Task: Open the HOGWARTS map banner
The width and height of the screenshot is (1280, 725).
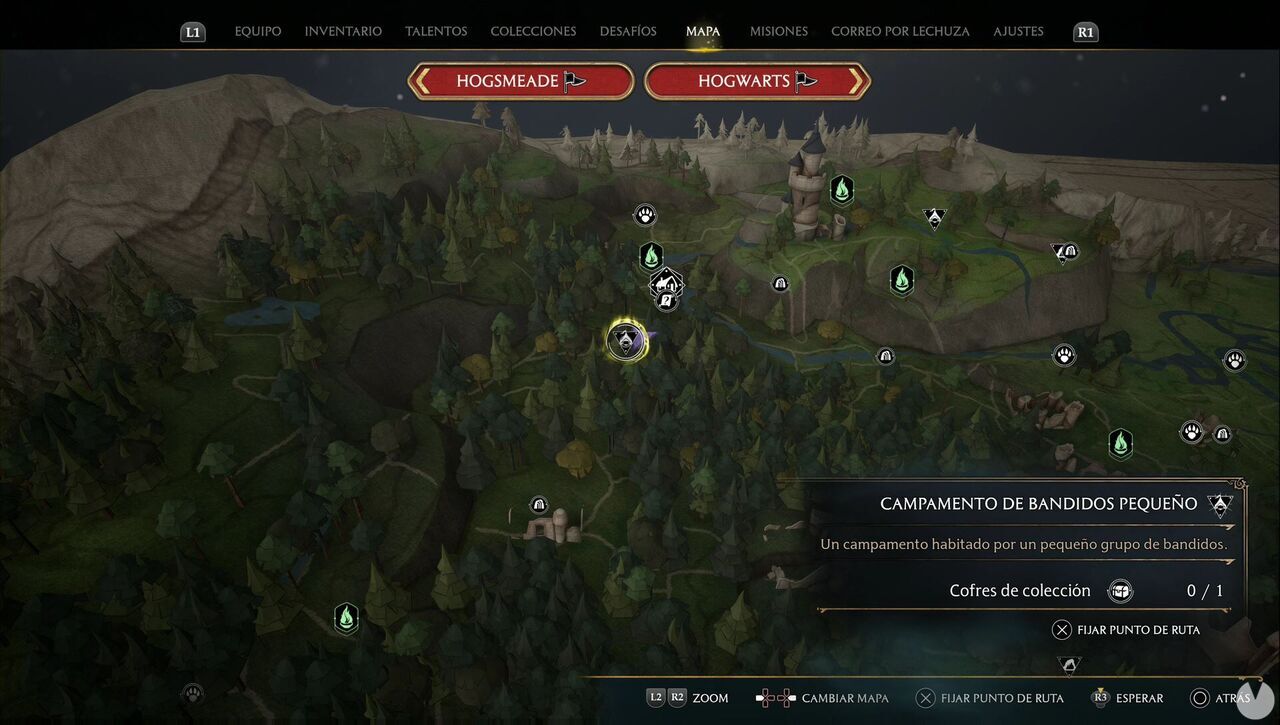Action: click(757, 81)
